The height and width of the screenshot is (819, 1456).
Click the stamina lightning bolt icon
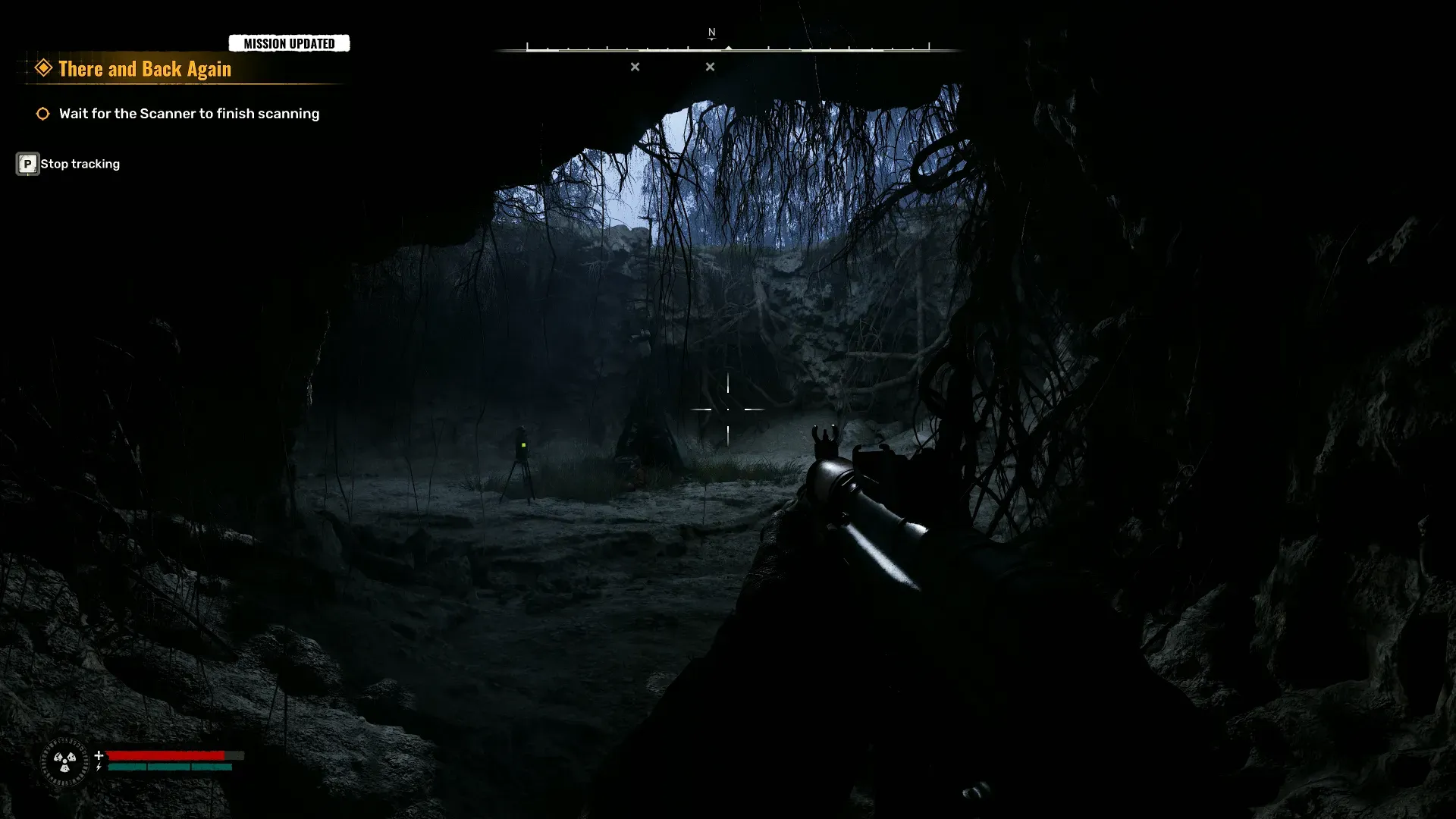tap(99, 767)
